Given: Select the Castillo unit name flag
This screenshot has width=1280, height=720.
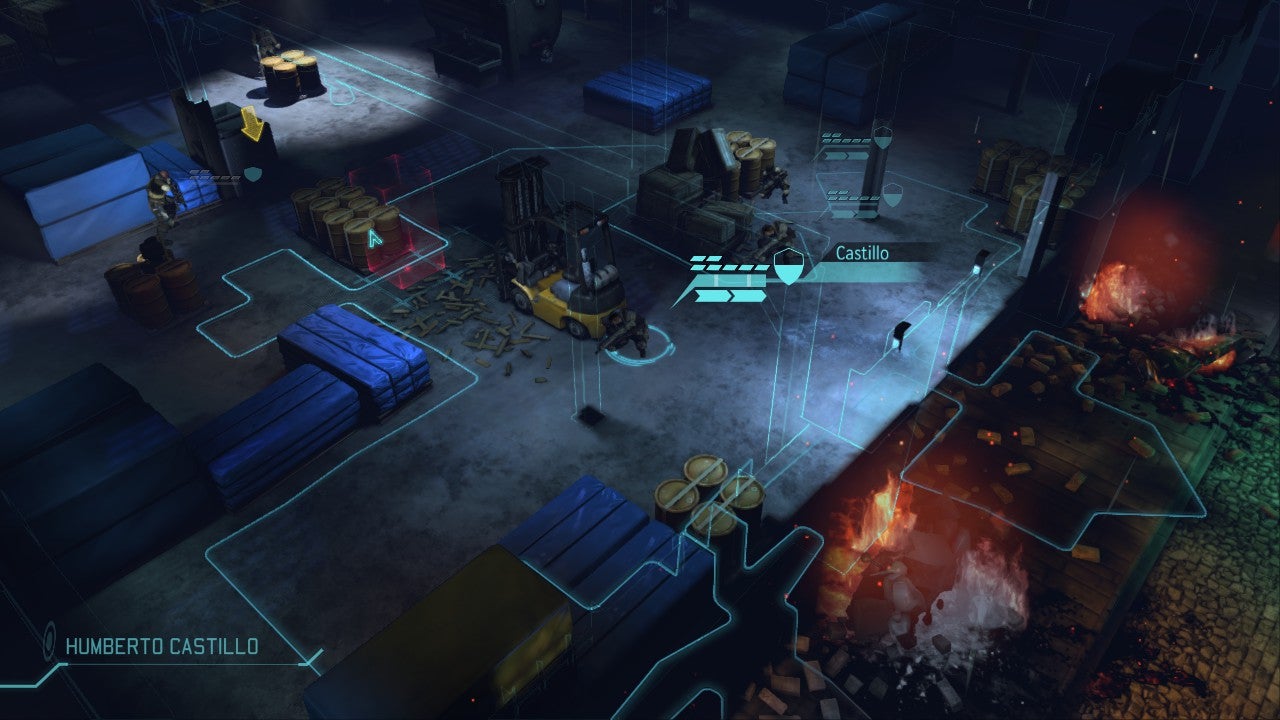Looking at the screenshot, I should [x=862, y=253].
